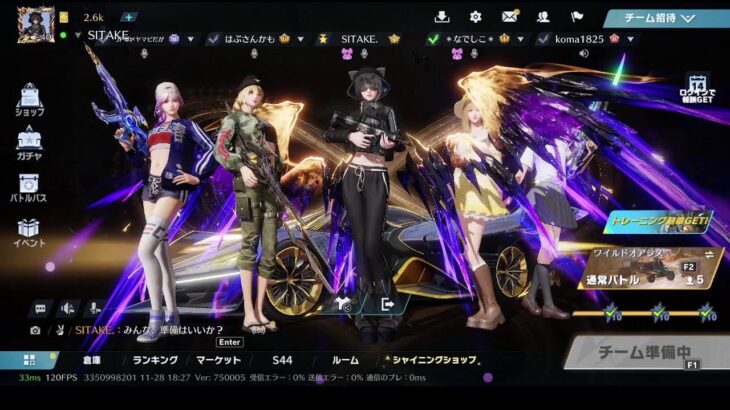
Task: Open the ルーム room tab
Action: 345,360
